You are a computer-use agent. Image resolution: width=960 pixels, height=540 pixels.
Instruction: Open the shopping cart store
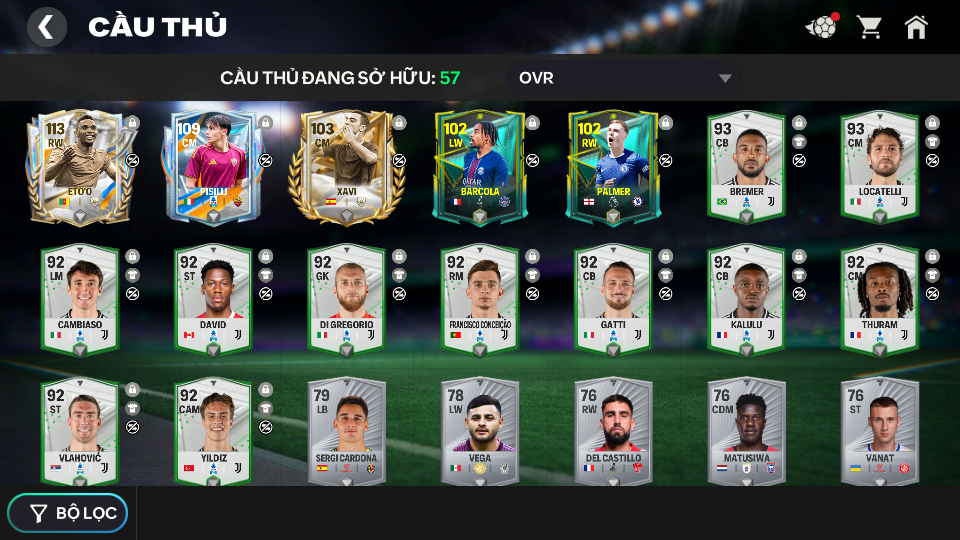(869, 27)
